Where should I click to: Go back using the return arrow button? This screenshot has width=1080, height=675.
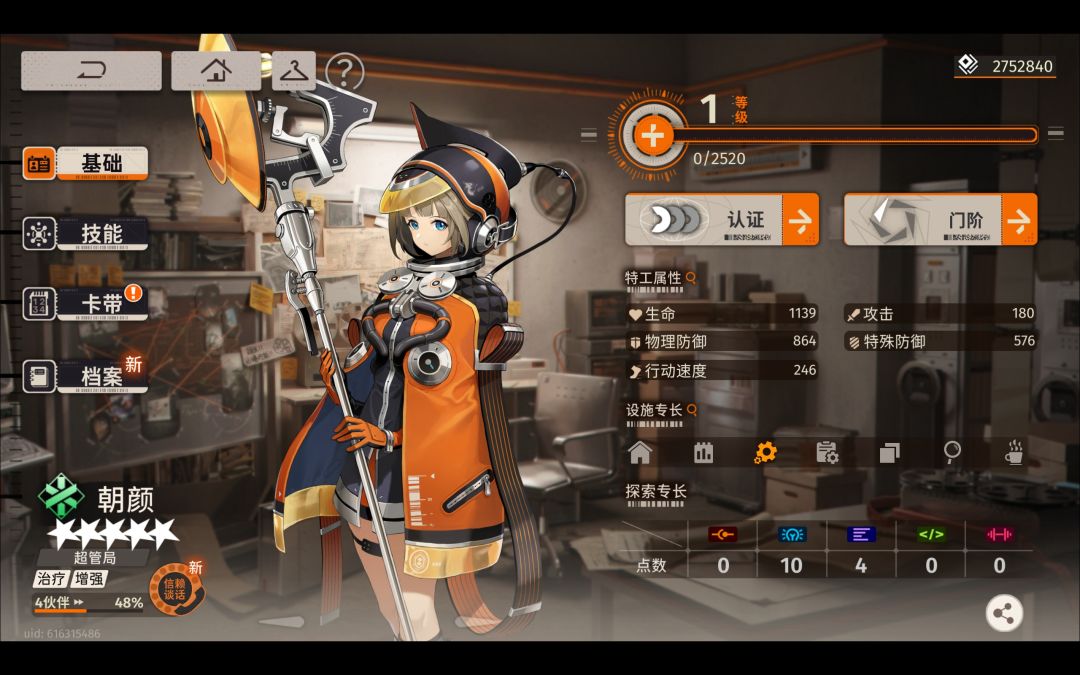tap(91, 71)
